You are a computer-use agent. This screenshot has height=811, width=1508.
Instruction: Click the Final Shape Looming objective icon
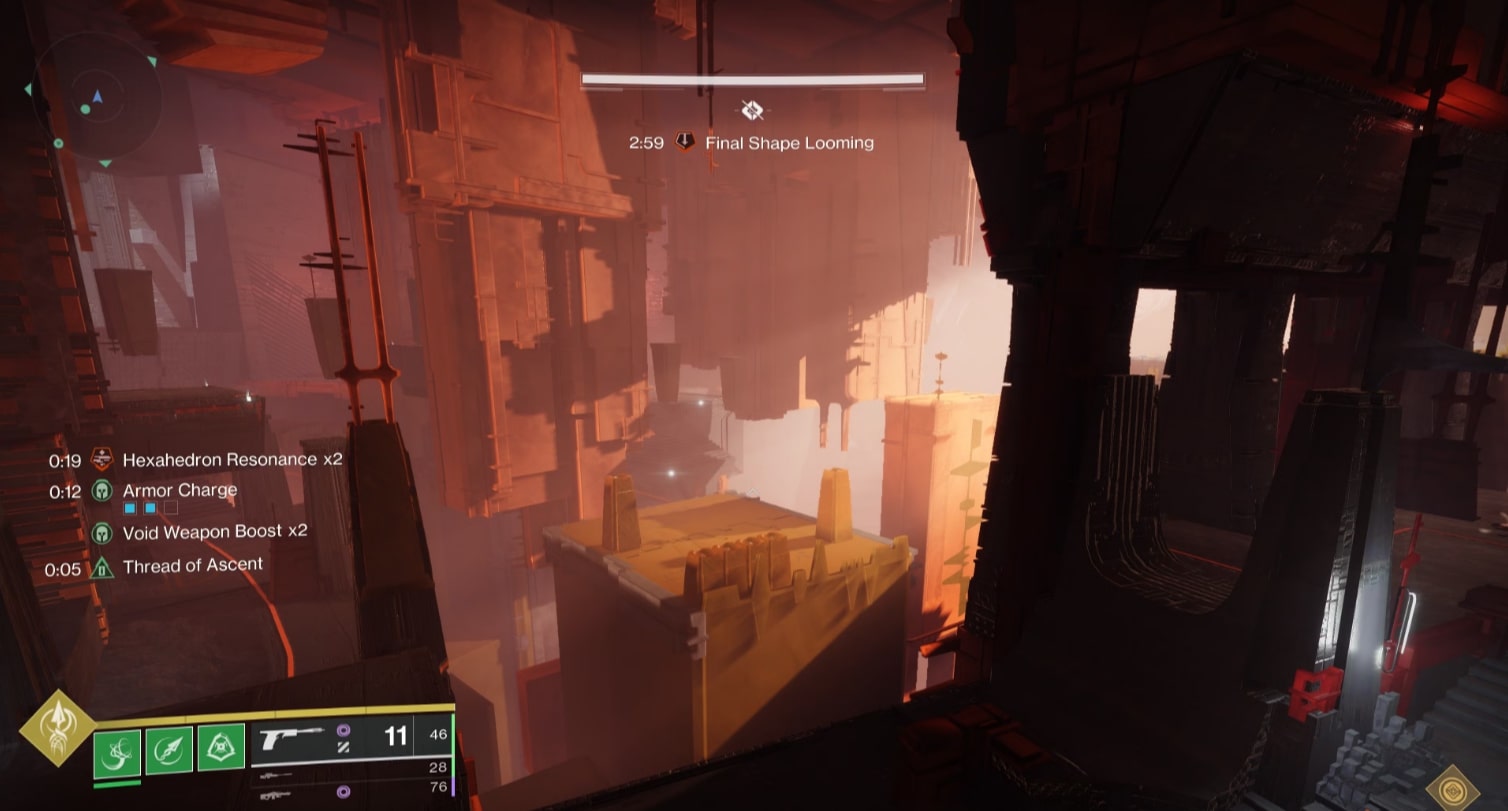(x=685, y=142)
